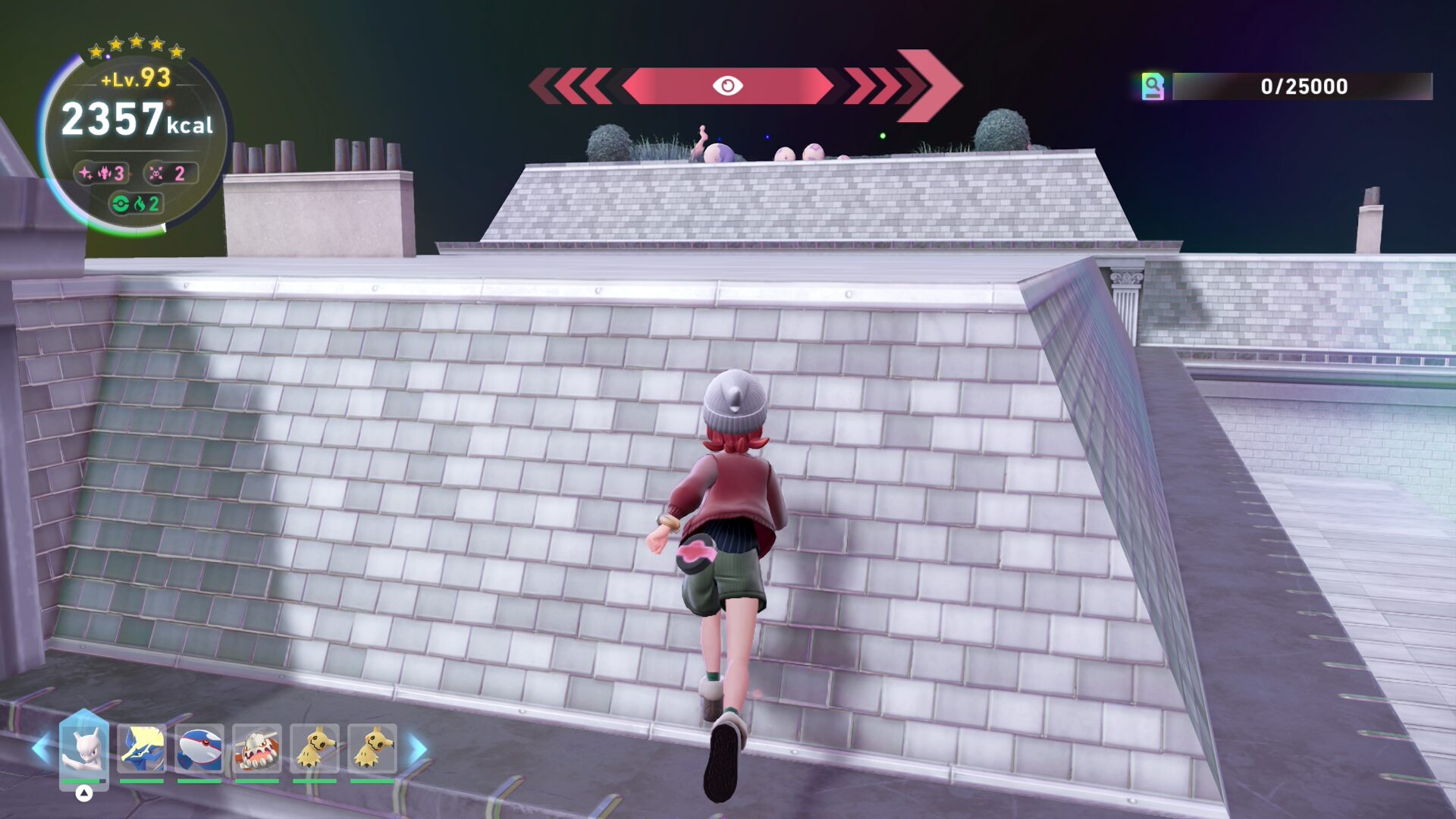Click the party bar's left arrow
Image resolution: width=1456 pixels, height=819 pixels.
pyautogui.click(x=41, y=748)
